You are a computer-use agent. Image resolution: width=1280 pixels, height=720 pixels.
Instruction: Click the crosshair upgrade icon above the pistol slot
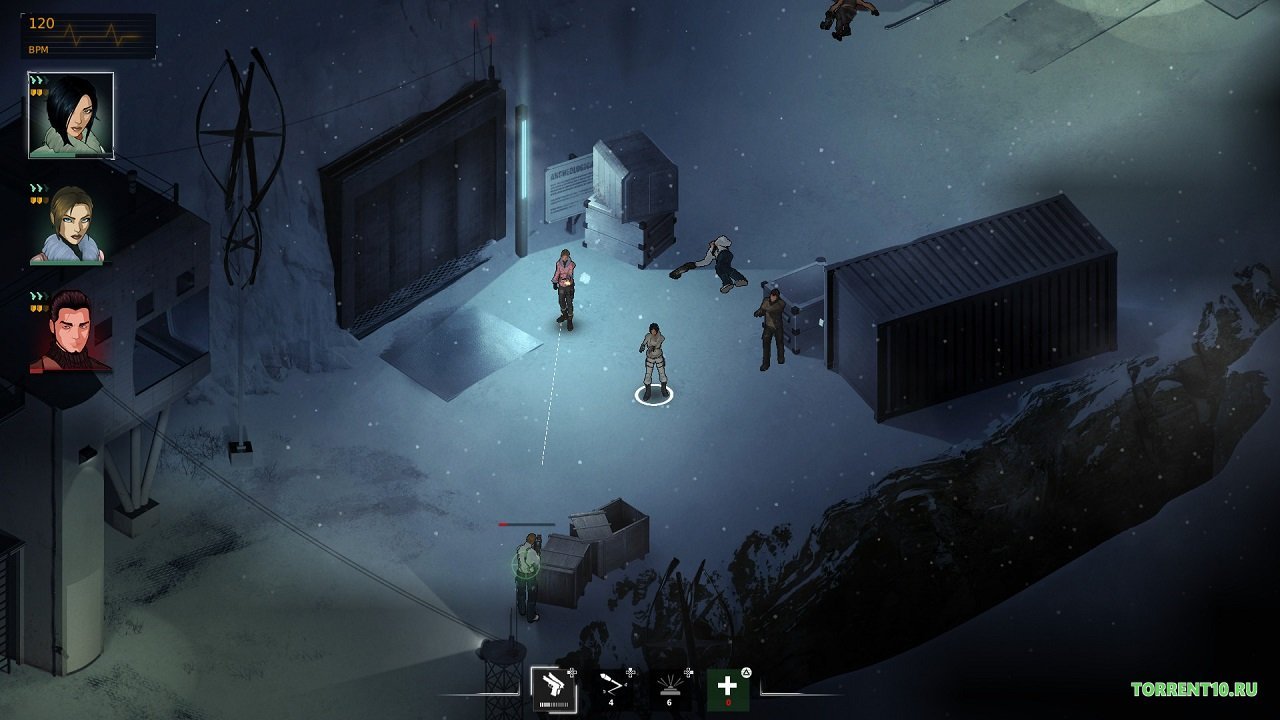(570, 672)
